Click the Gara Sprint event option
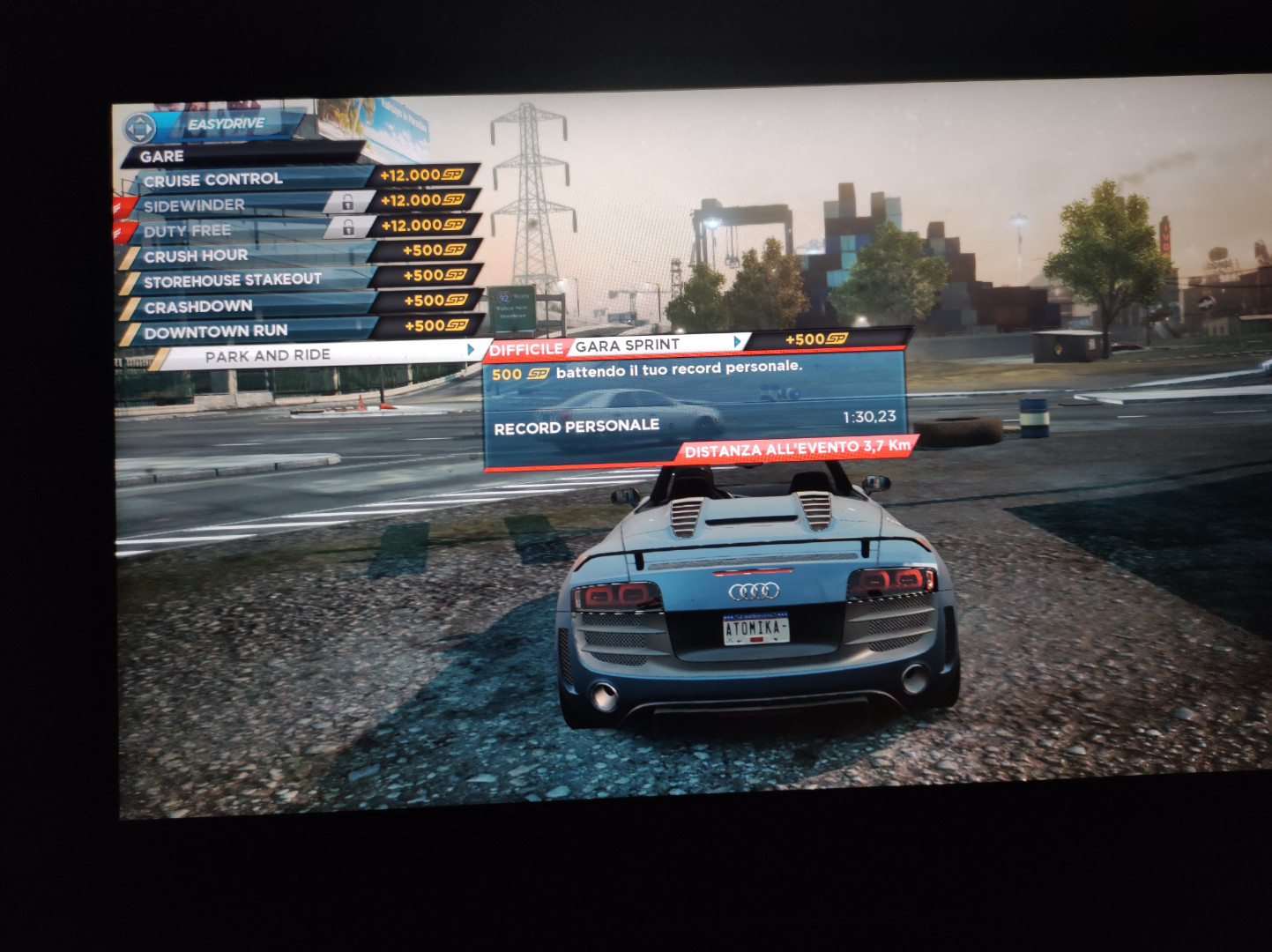1272x952 pixels. [x=628, y=346]
